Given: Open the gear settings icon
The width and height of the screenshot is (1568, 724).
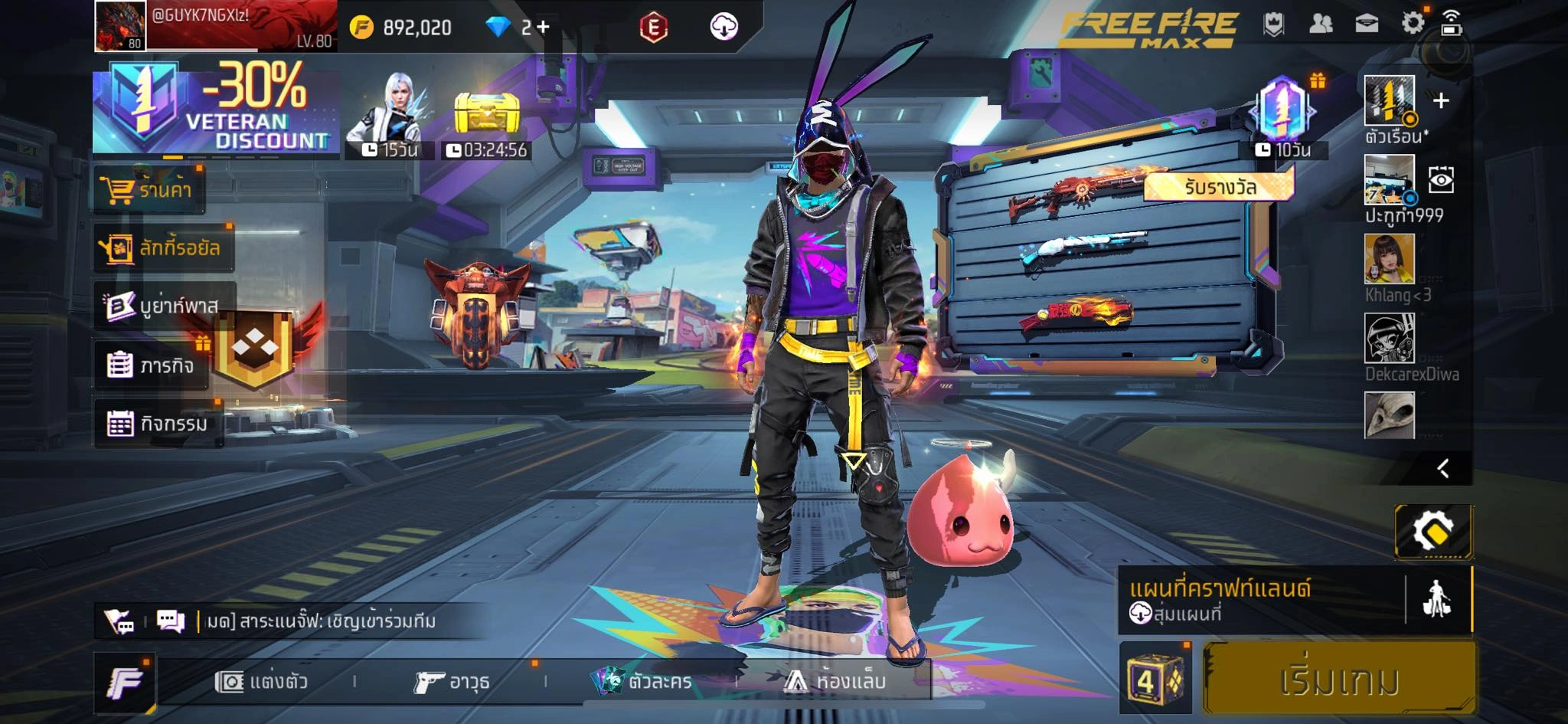Looking at the screenshot, I should (x=1413, y=23).
